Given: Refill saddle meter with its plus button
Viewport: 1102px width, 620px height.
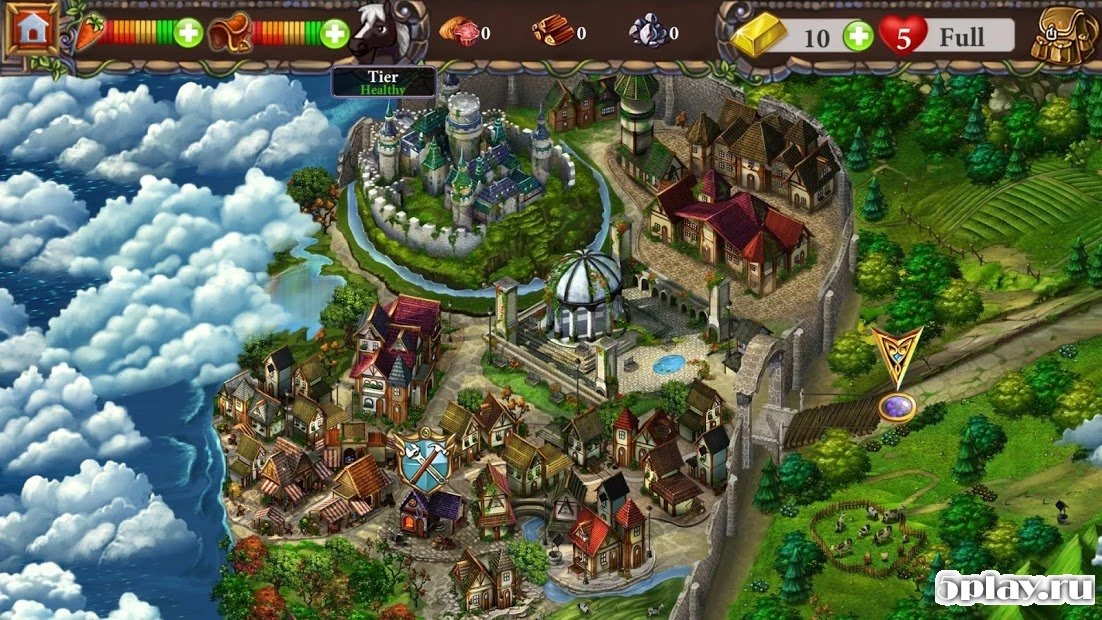Looking at the screenshot, I should pos(335,33).
